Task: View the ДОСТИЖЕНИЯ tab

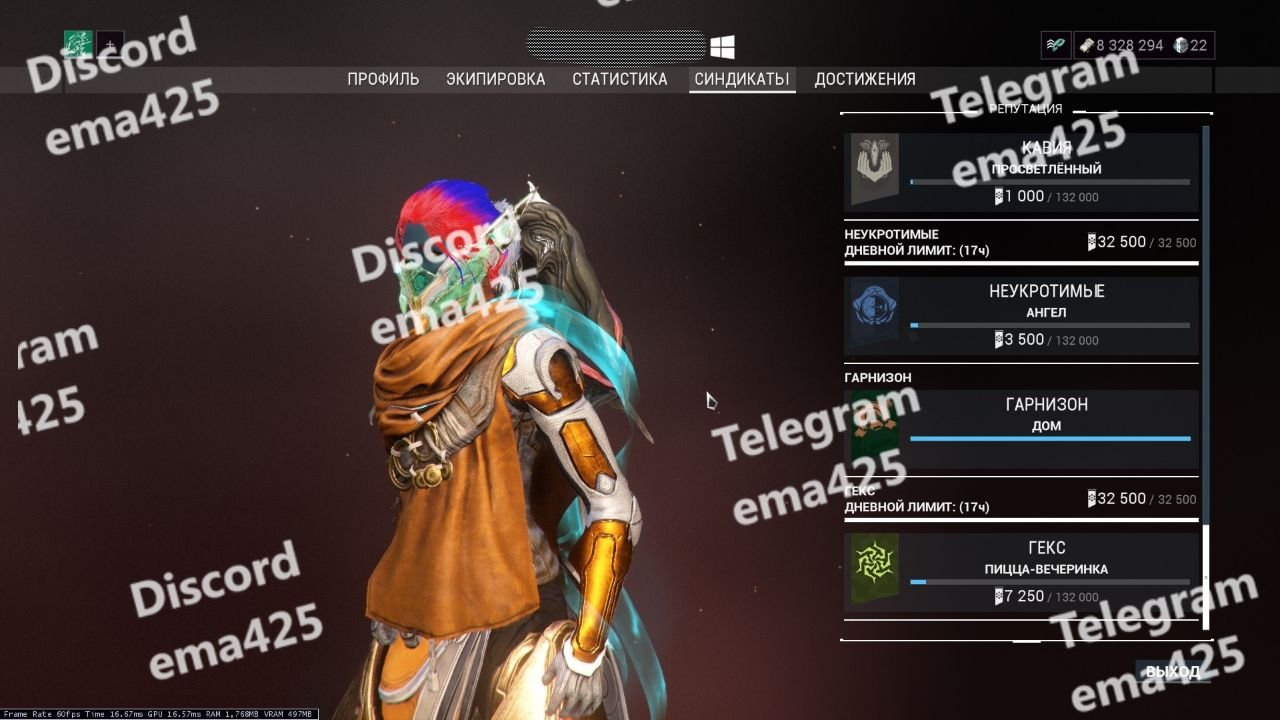Action: 865,79
